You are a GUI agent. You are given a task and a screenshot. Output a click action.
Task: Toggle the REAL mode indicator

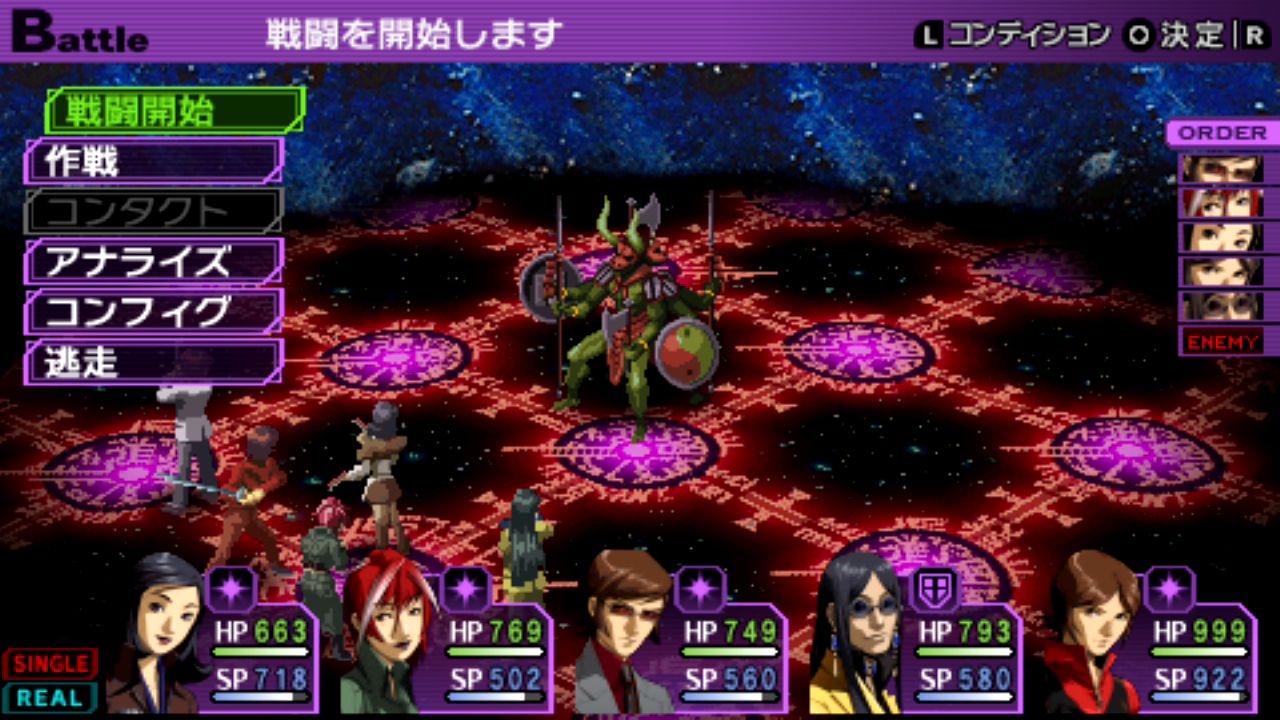coord(50,697)
